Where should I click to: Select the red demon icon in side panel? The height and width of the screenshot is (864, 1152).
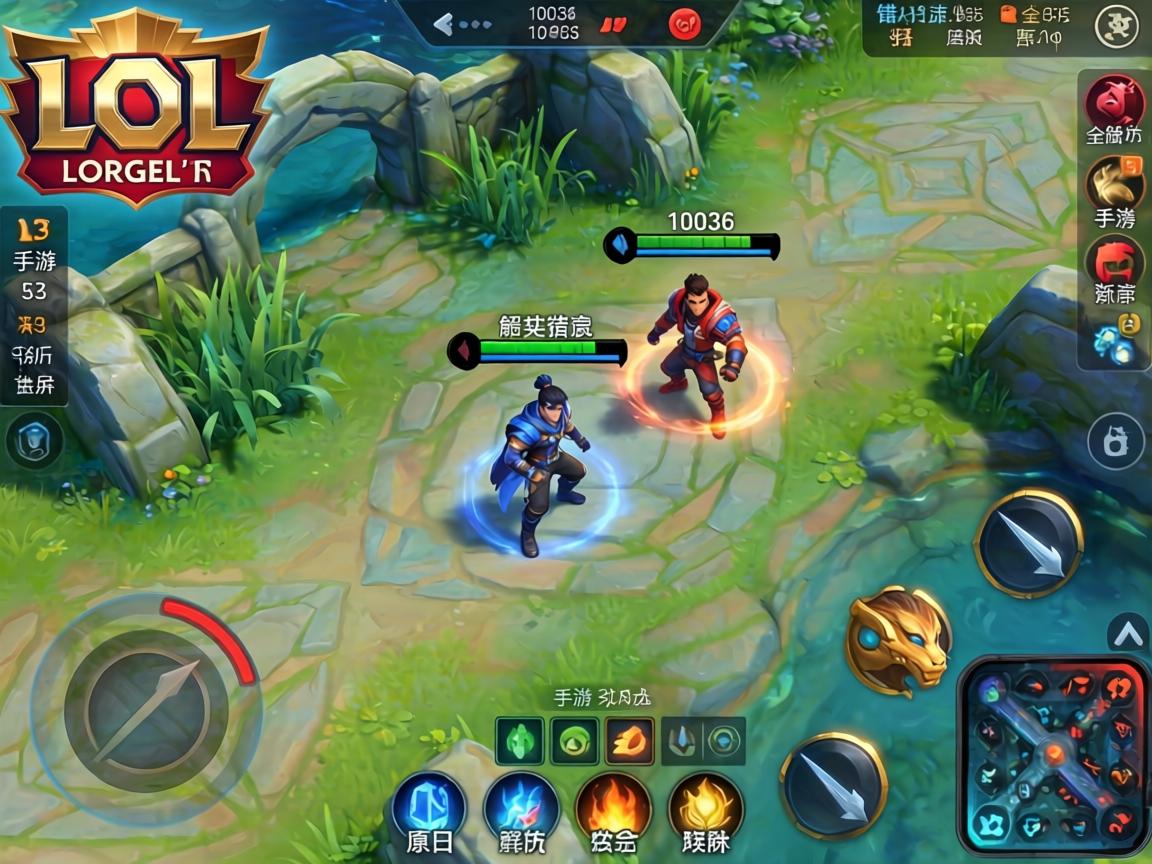(1116, 101)
